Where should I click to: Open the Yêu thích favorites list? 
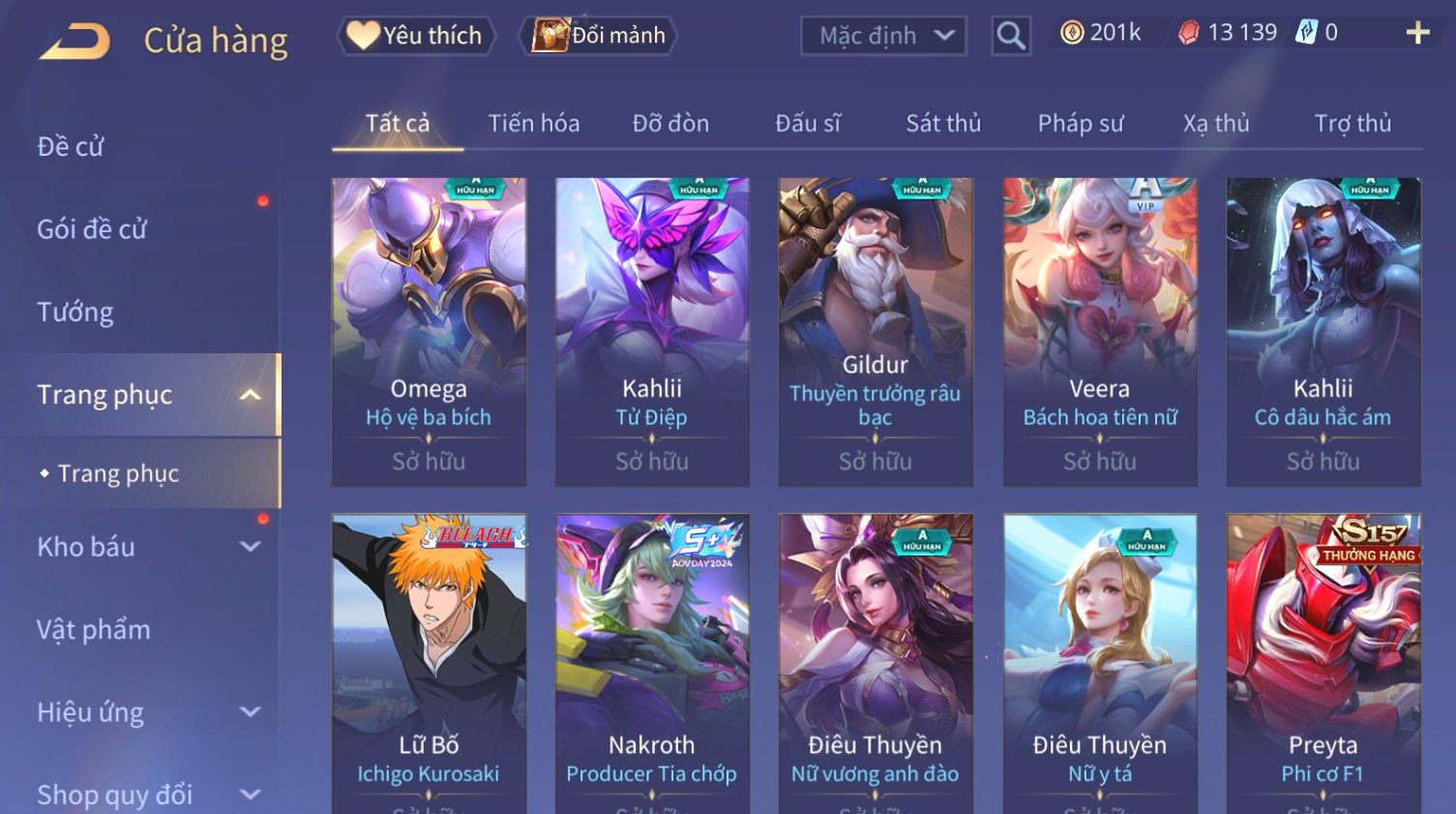click(x=416, y=36)
